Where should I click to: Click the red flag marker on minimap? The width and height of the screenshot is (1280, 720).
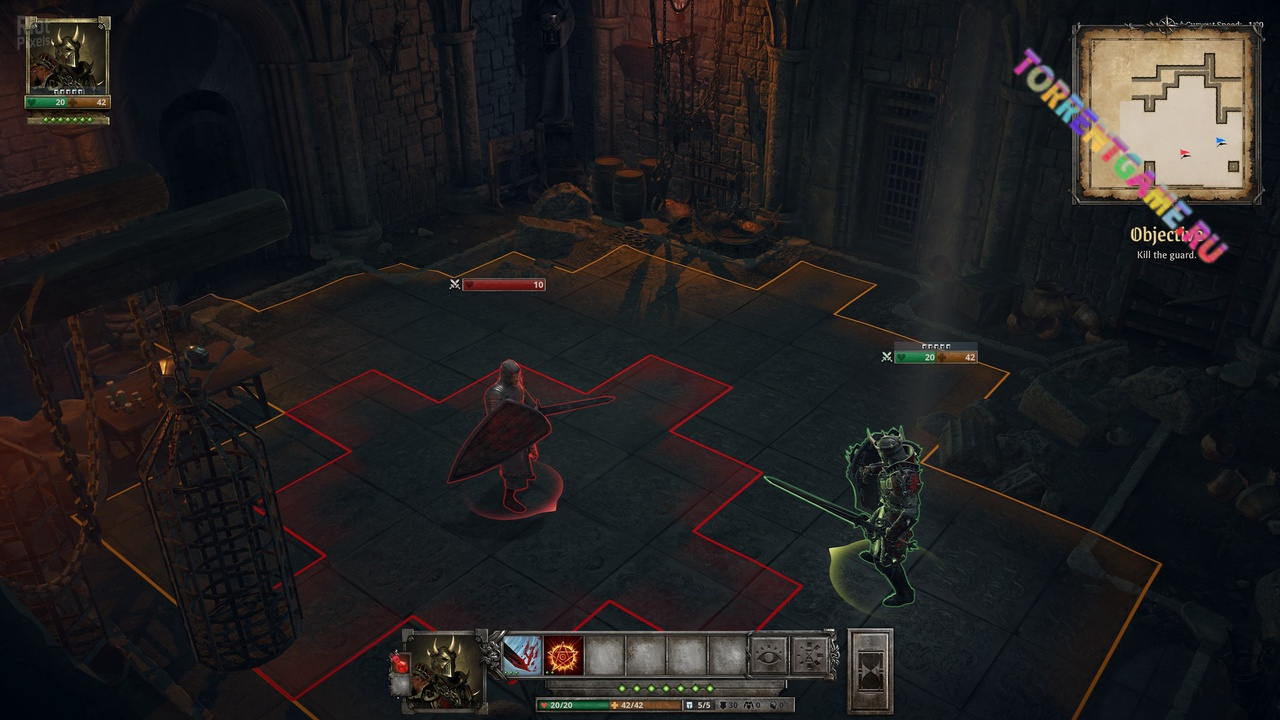(1185, 154)
